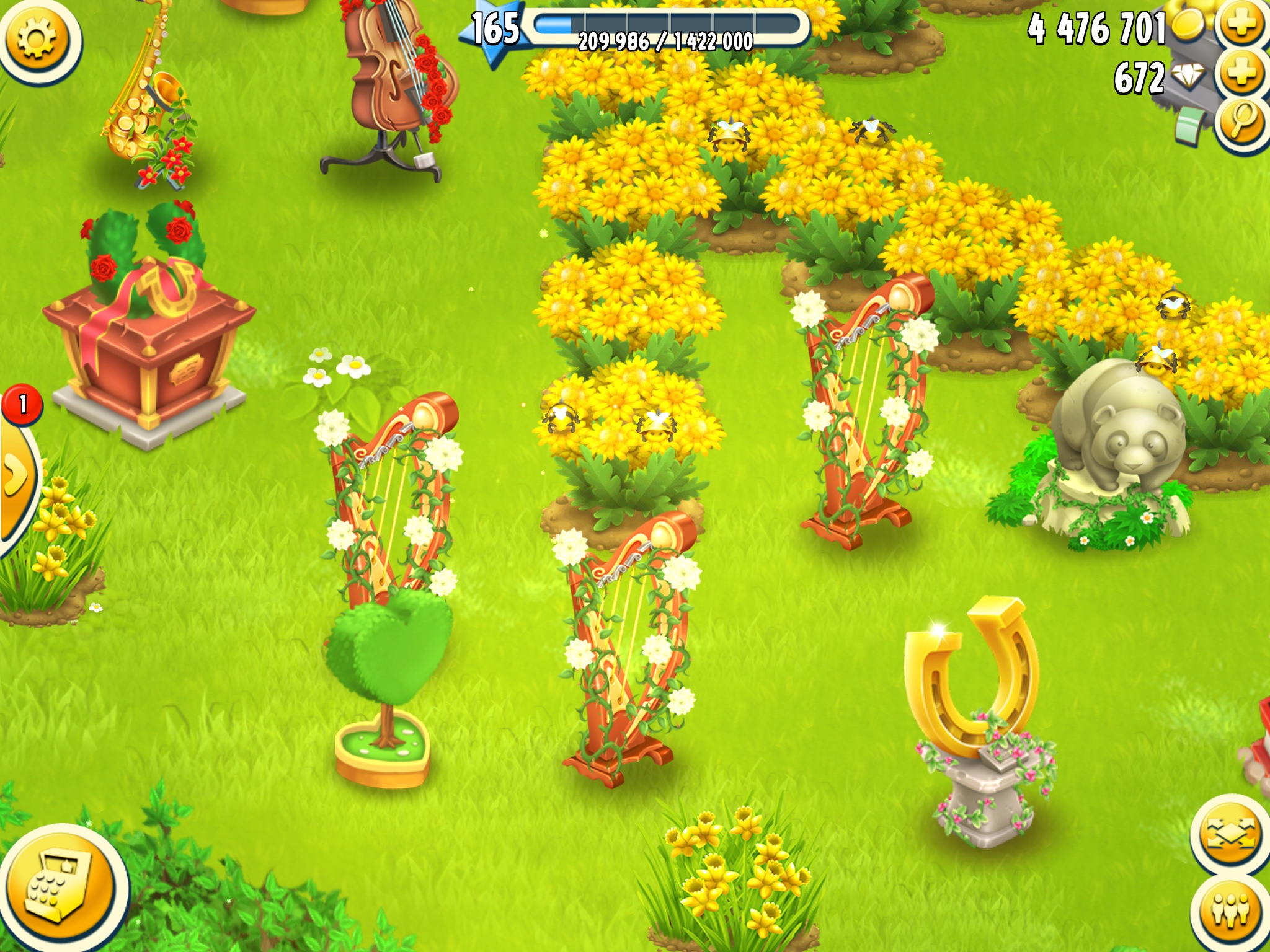Tap the level star showing 165
The image size is (1270, 952).
(493, 30)
